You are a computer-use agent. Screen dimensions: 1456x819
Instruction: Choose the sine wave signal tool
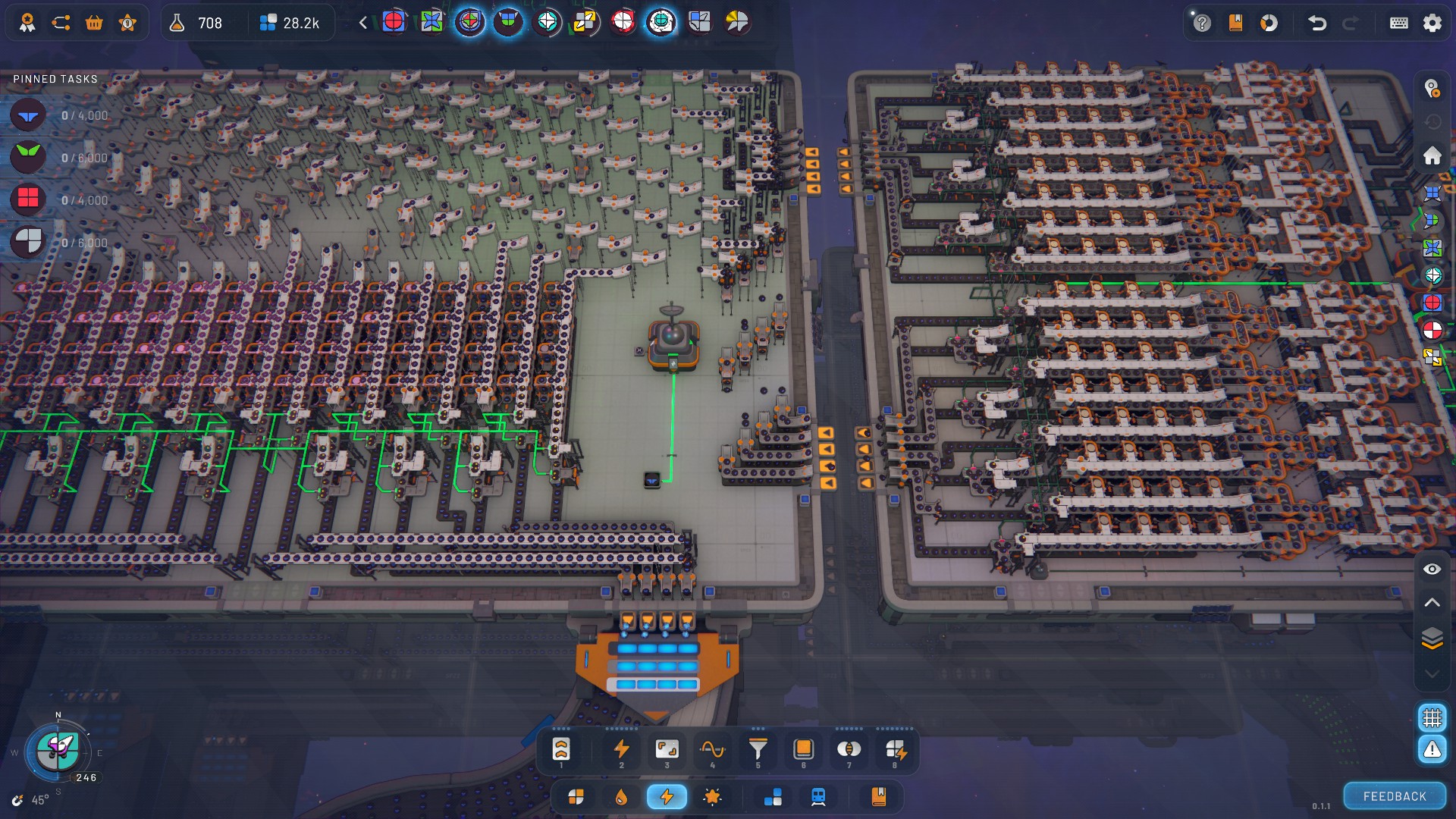(712, 750)
